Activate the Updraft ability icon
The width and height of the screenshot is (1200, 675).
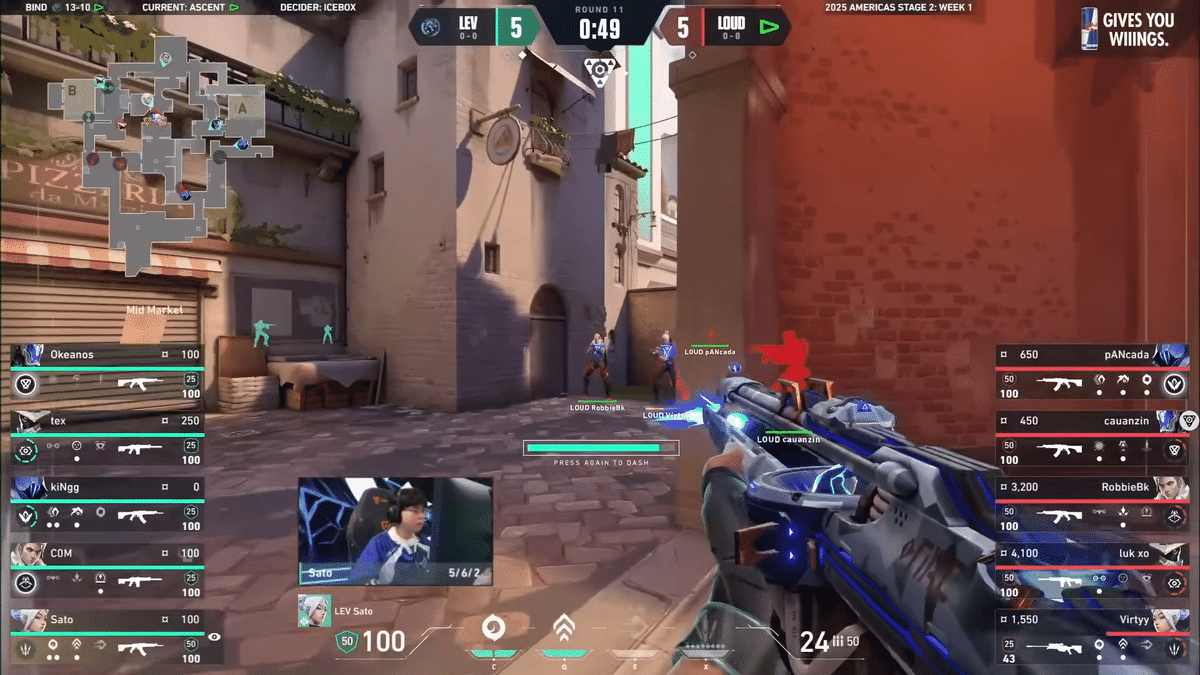click(x=564, y=629)
